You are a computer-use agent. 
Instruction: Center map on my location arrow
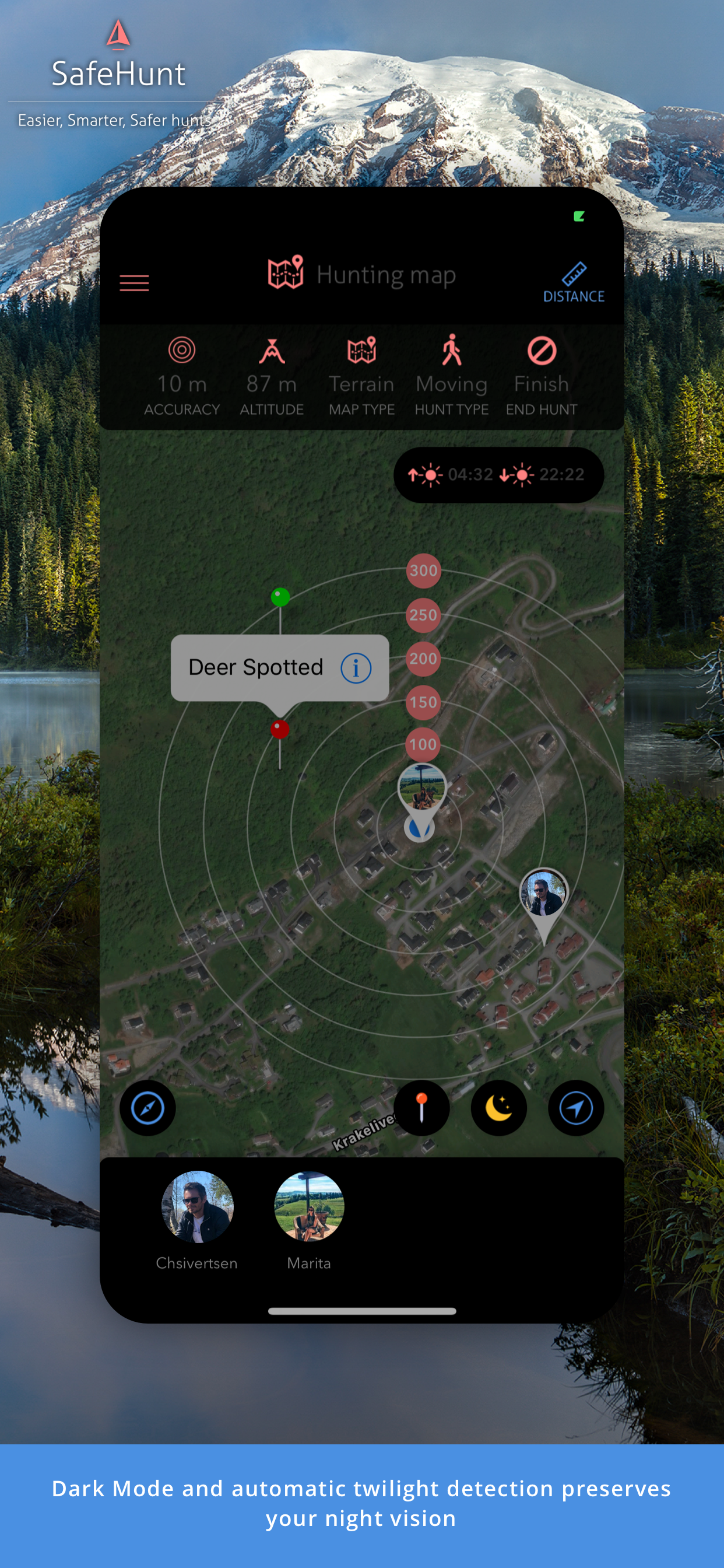[x=575, y=1108]
